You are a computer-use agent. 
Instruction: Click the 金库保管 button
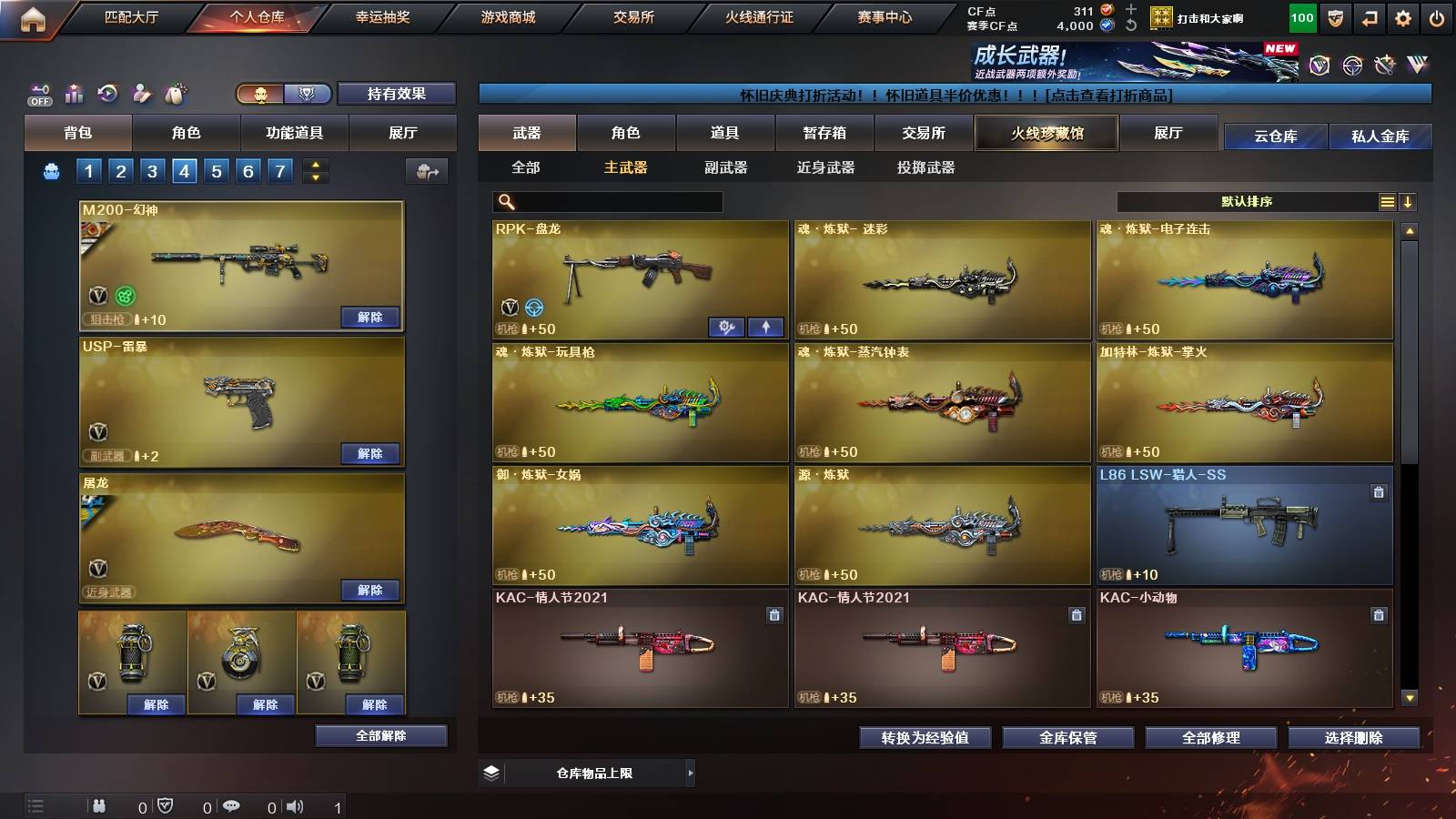pos(1067,738)
